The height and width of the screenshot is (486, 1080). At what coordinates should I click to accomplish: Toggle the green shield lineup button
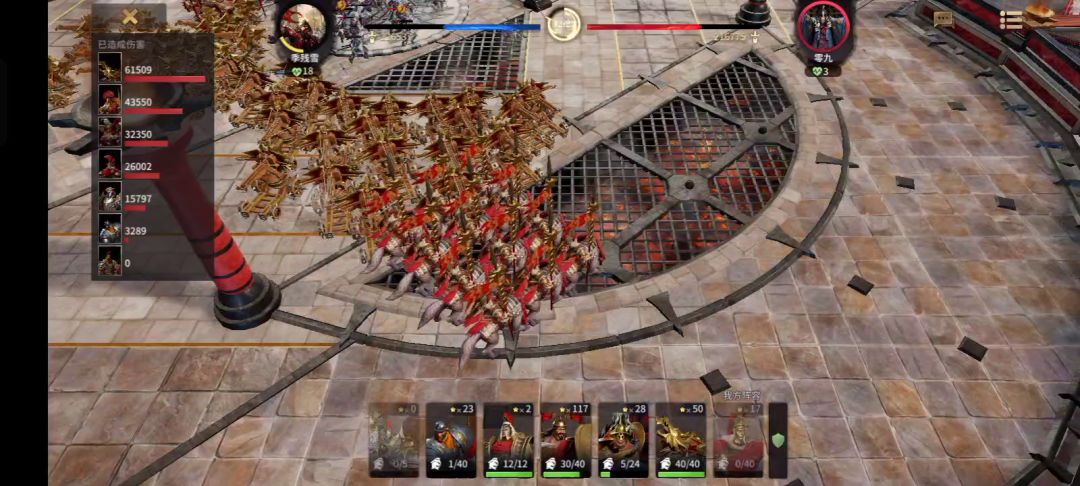(777, 440)
